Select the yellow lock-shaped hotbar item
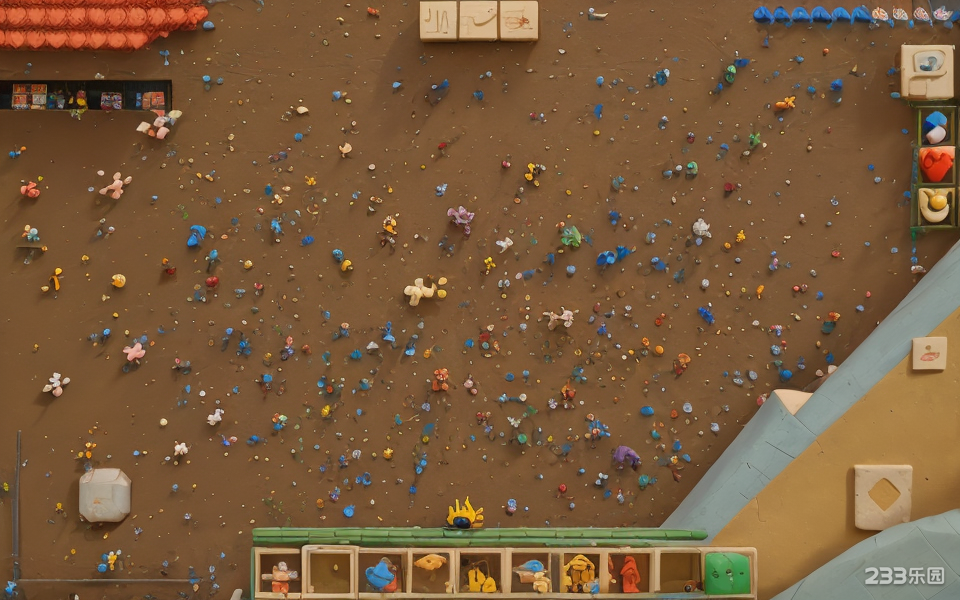960x600 pixels. click(x=481, y=574)
